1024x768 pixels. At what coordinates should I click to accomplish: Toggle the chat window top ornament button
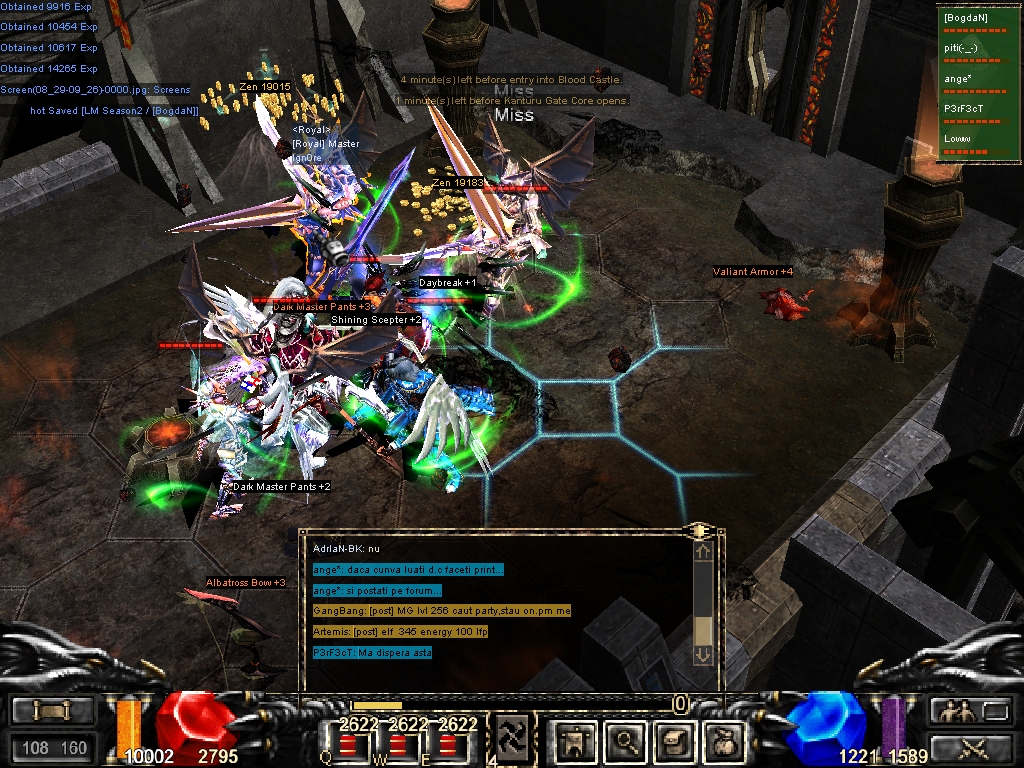(x=701, y=530)
